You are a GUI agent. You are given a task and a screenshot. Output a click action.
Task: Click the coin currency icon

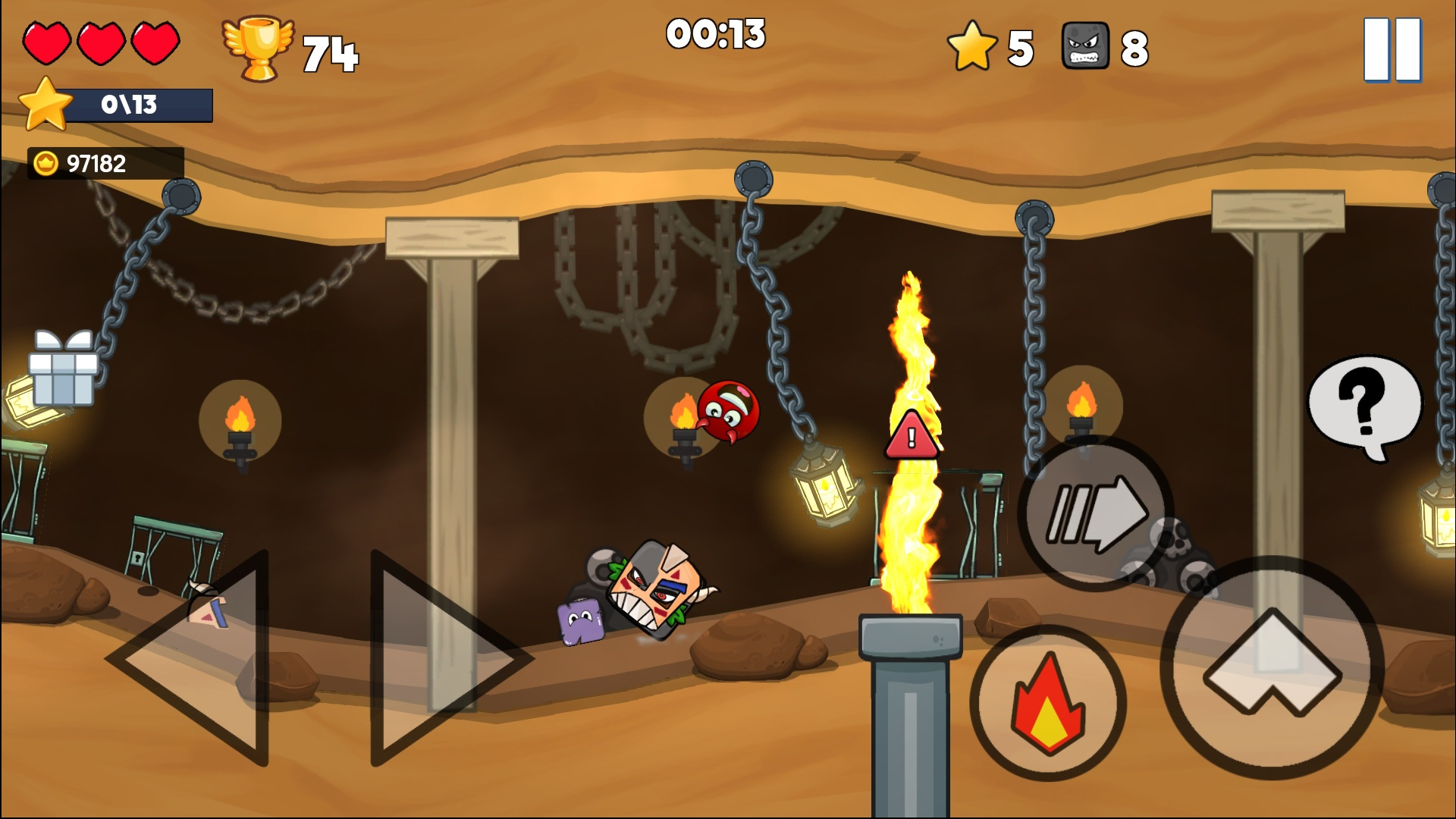45,160
